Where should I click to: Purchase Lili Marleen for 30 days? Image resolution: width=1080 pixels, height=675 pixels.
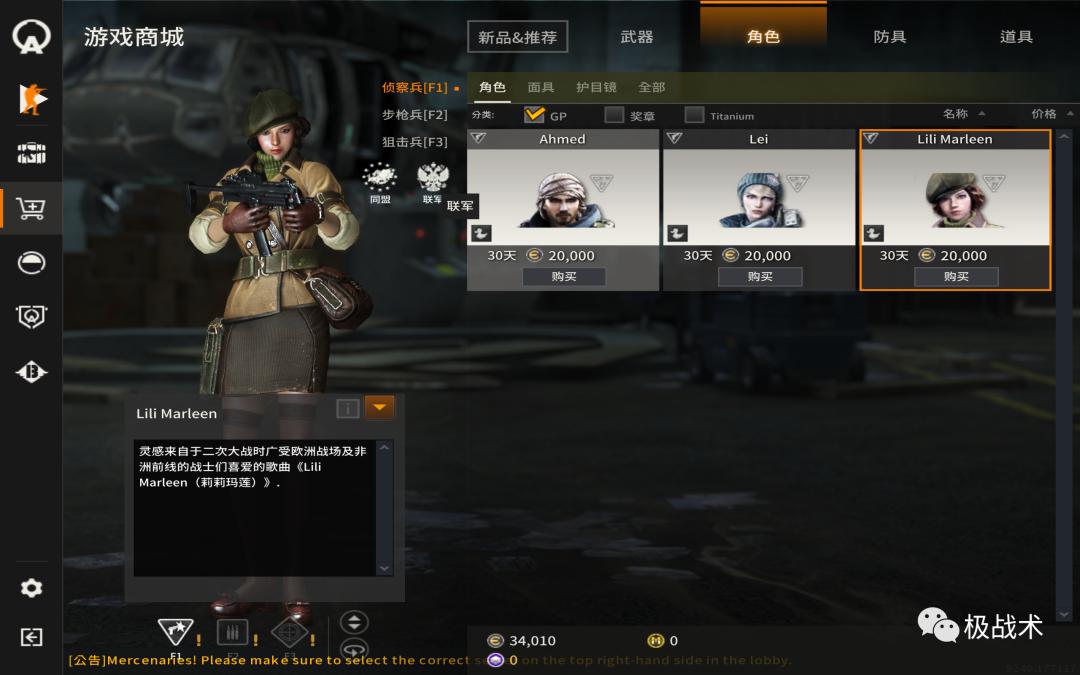click(955, 276)
